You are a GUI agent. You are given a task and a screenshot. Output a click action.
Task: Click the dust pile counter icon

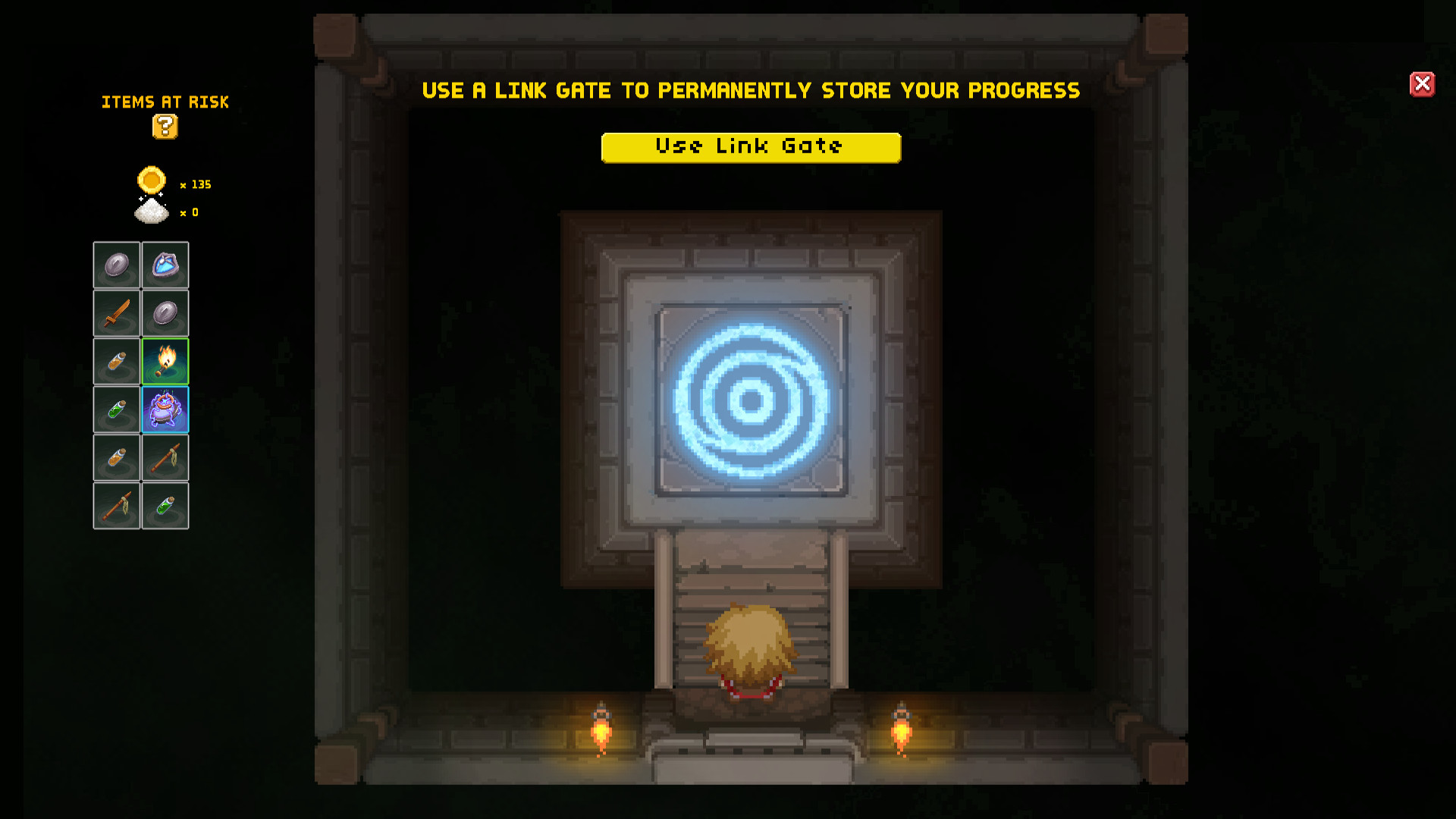(152, 211)
